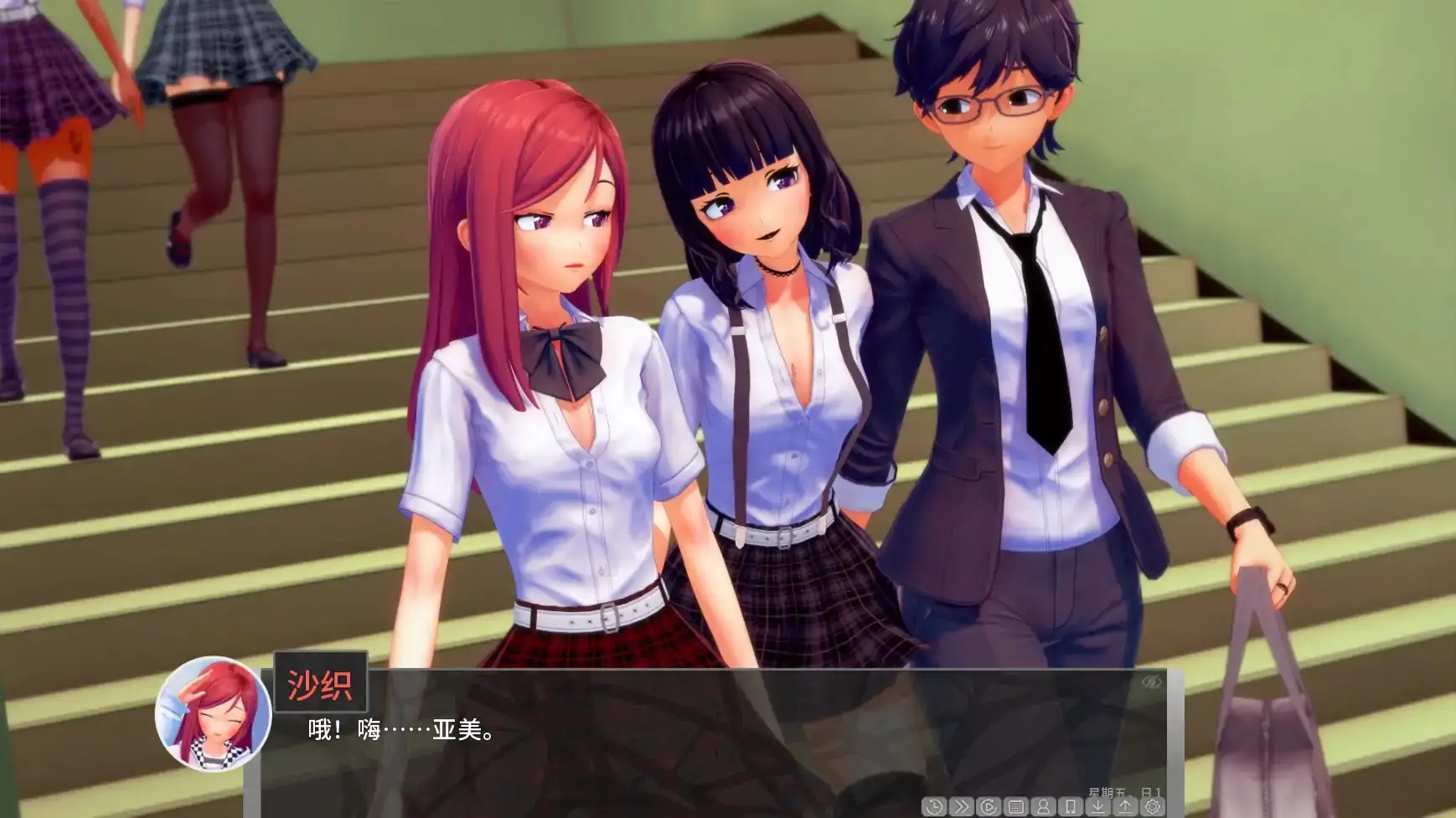Enable fast-forward skip mode
This screenshot has width=1456, height=818.
(x=961, y=806)
